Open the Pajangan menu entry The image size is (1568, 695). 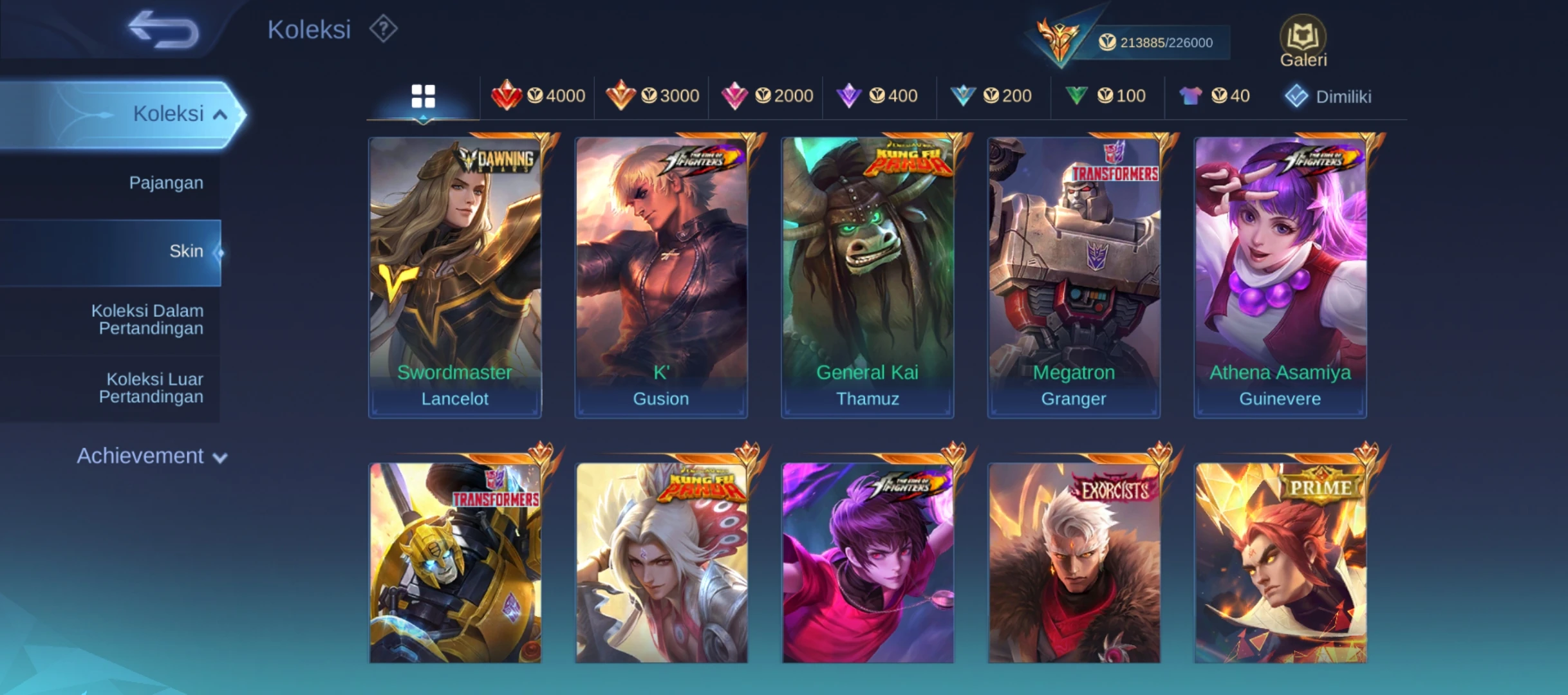pyautogui.click(x=165, y=183)
